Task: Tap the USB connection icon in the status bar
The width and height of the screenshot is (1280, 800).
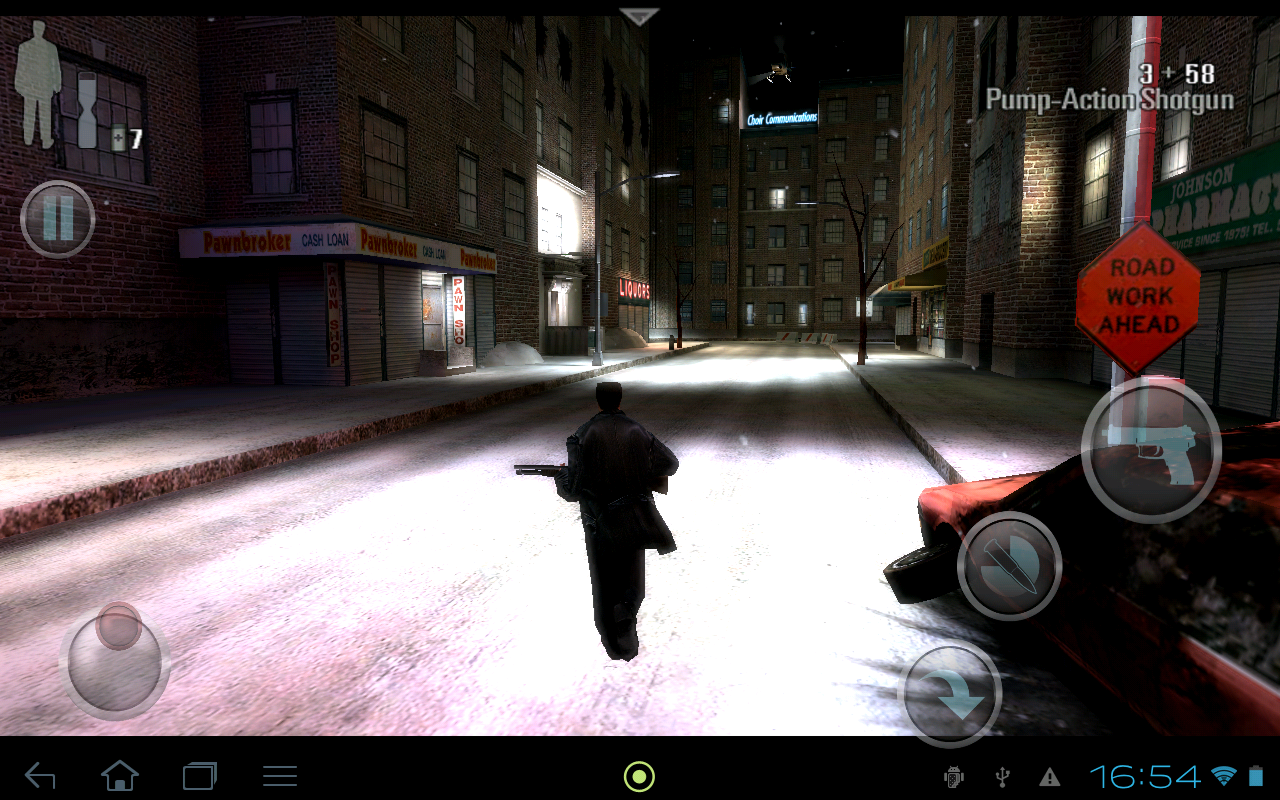Action: click(1001, 775)
